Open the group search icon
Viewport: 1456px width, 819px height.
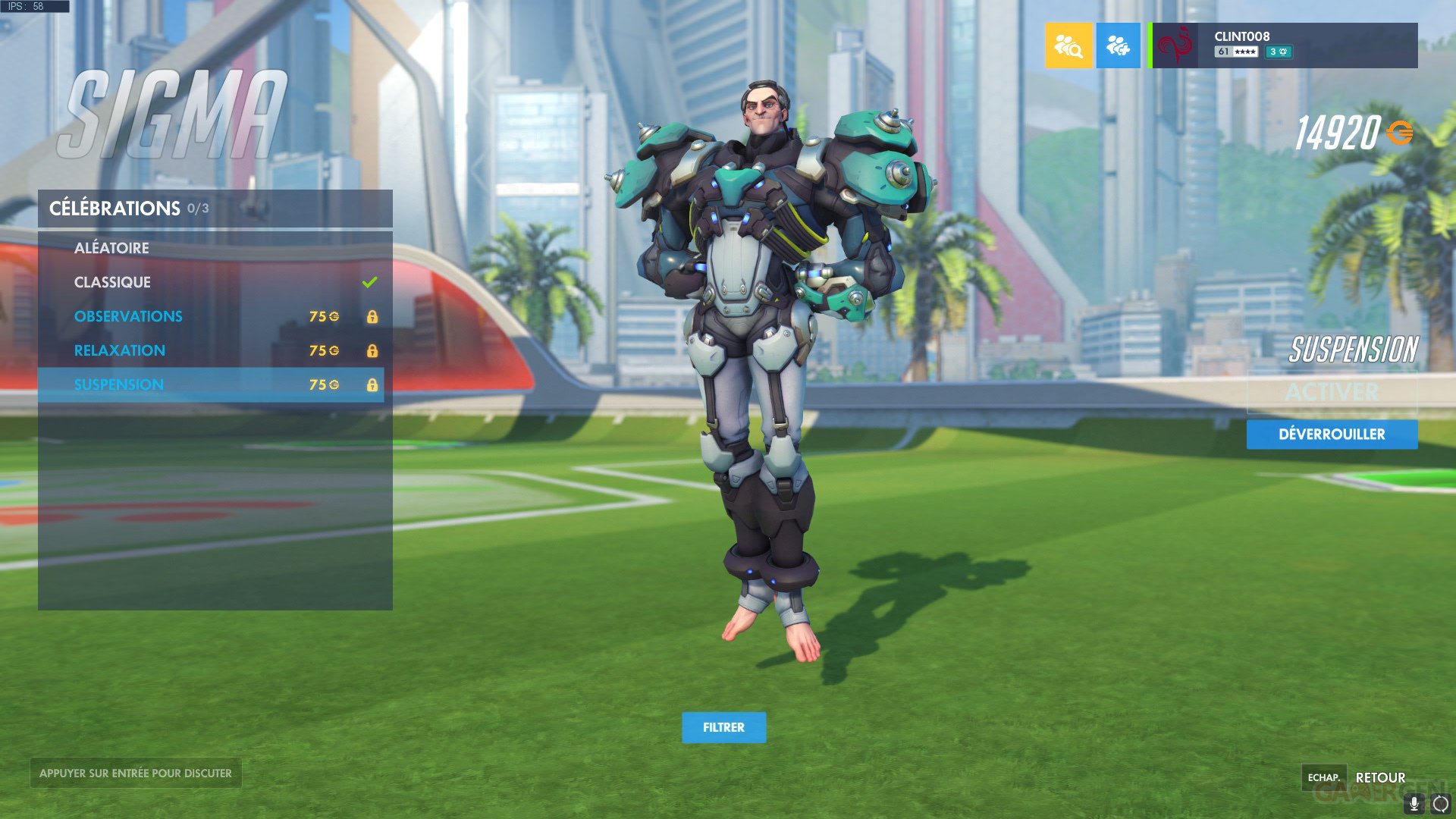click(x=1068, y=45)
